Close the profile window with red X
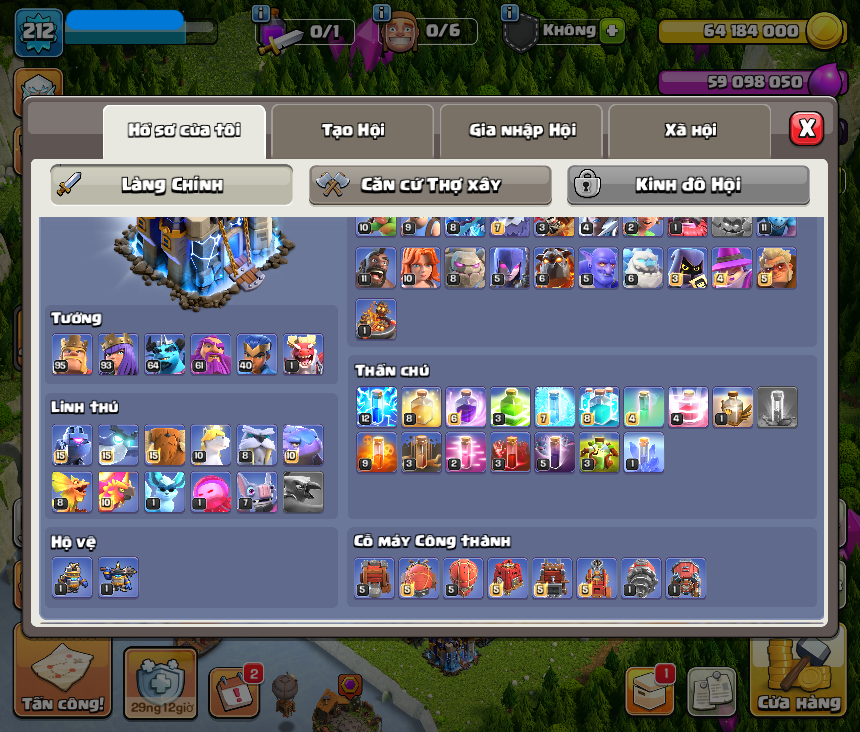 [x=806, y=128]
